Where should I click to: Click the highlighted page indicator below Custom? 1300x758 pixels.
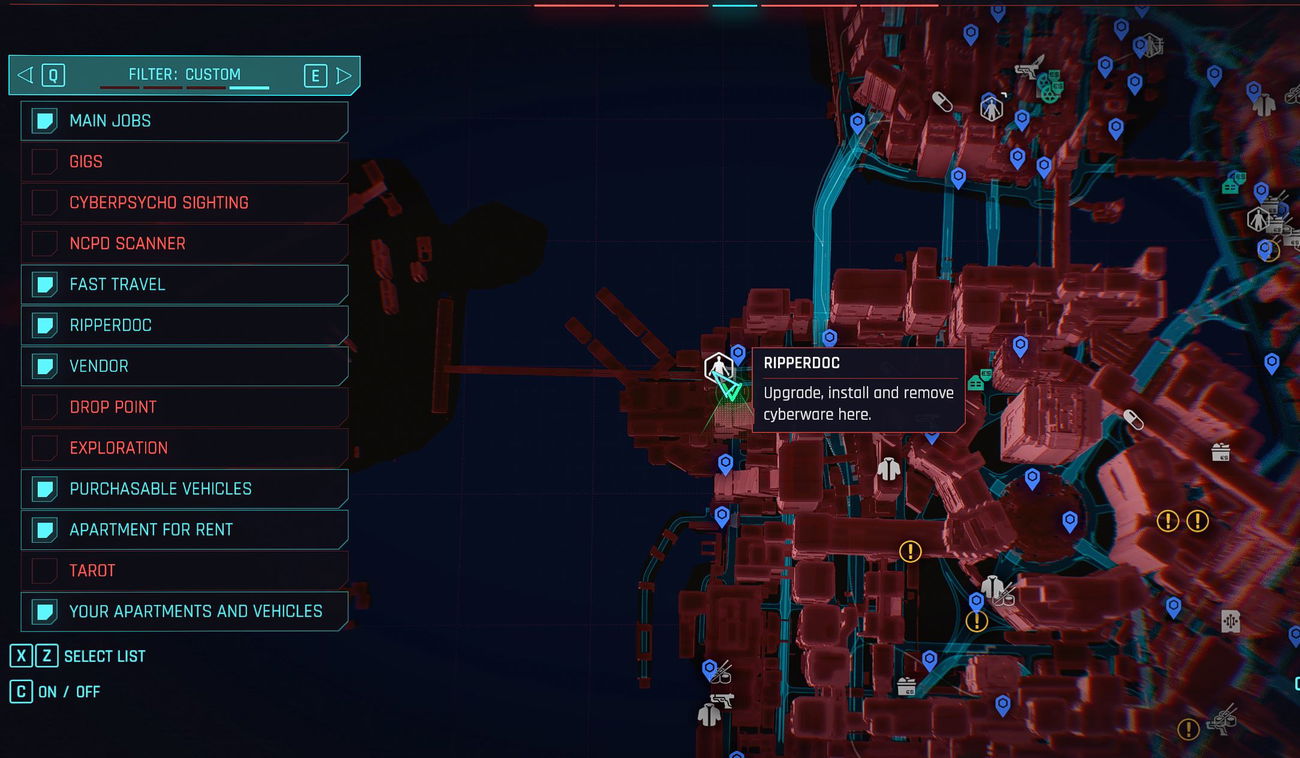(x=248, y=88)
